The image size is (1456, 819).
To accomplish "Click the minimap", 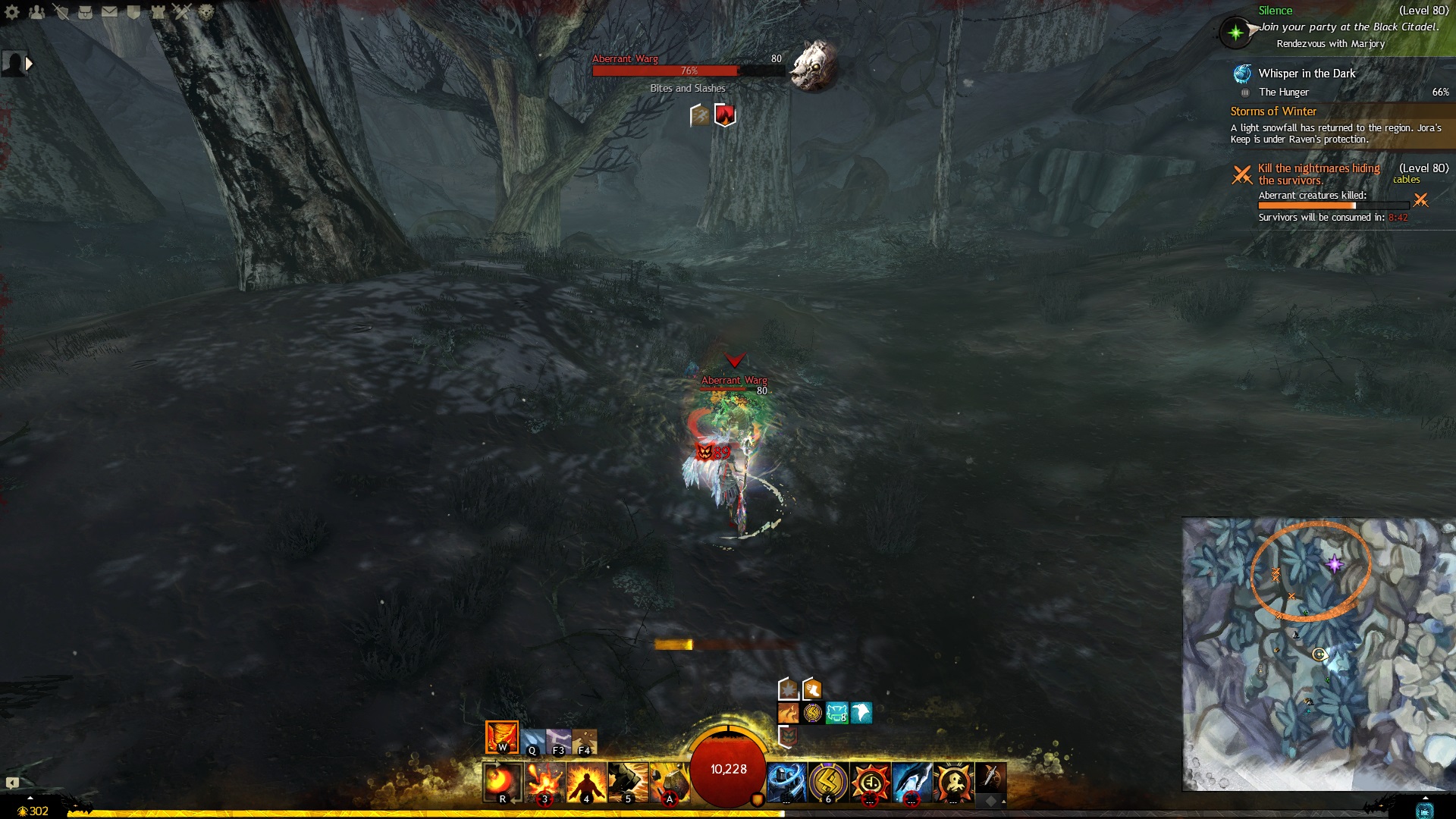I will (1318, 654).
